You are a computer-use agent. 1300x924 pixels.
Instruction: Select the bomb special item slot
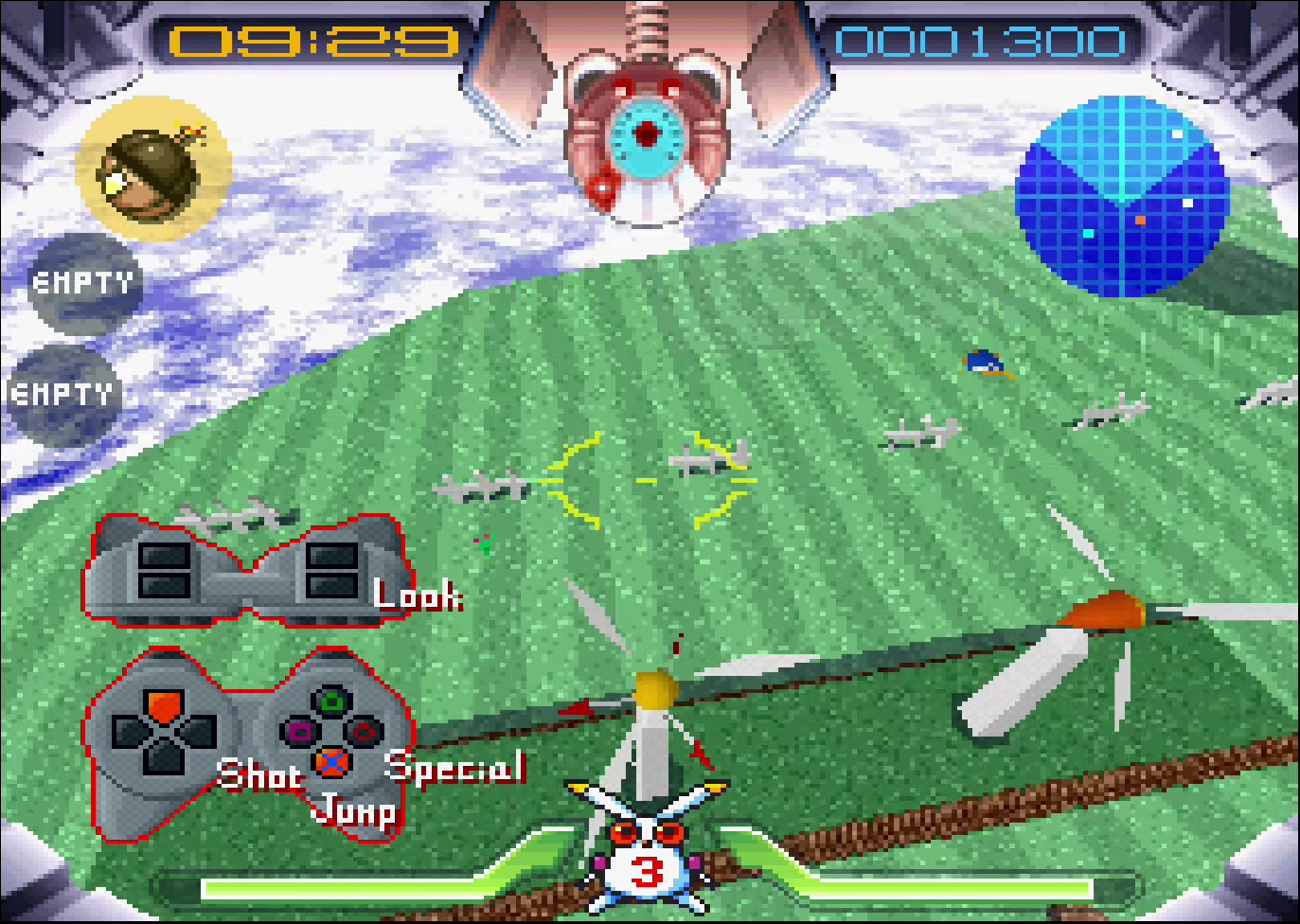point(153,168)
